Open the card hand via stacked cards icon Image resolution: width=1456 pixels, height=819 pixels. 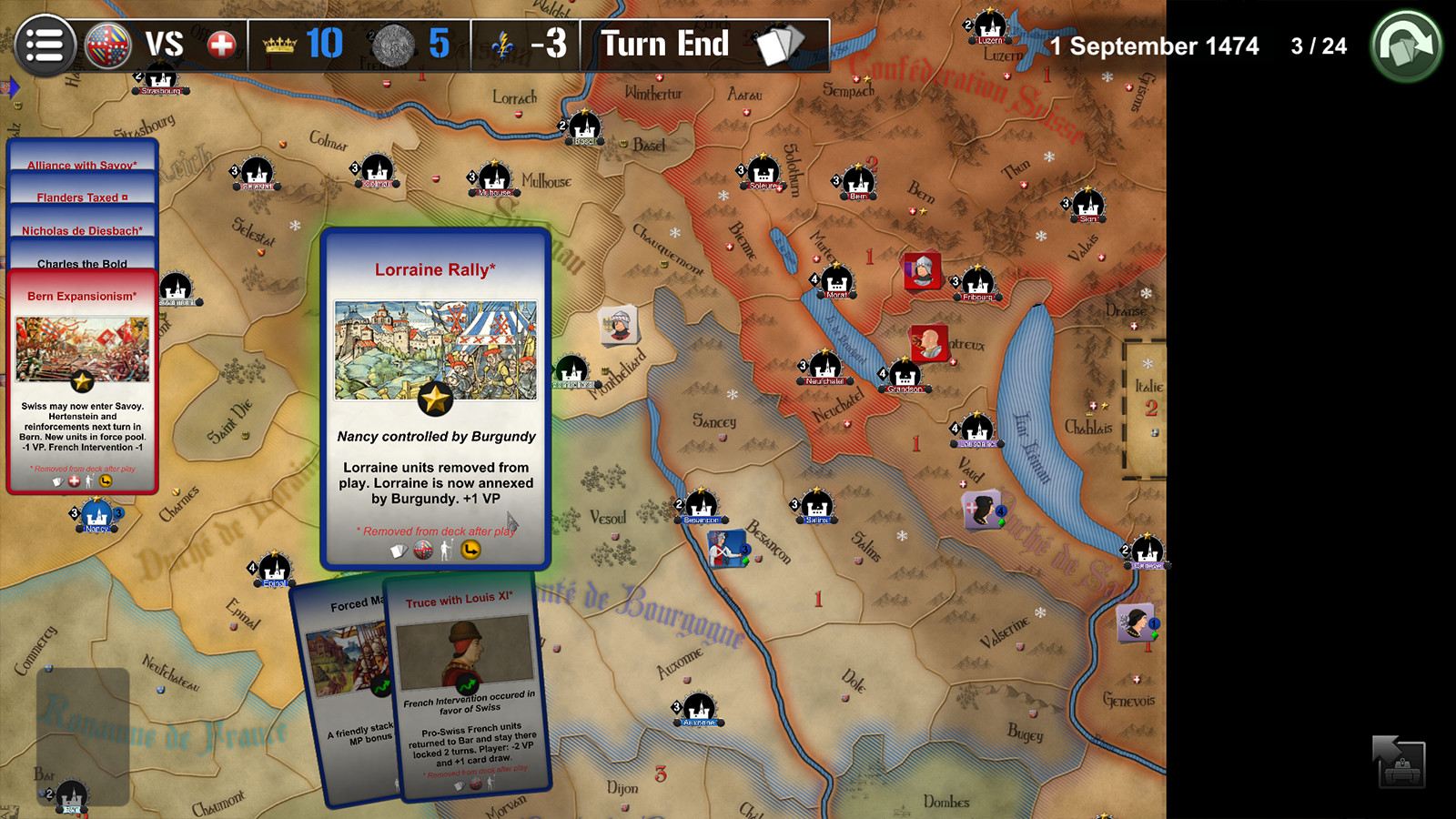778,44
